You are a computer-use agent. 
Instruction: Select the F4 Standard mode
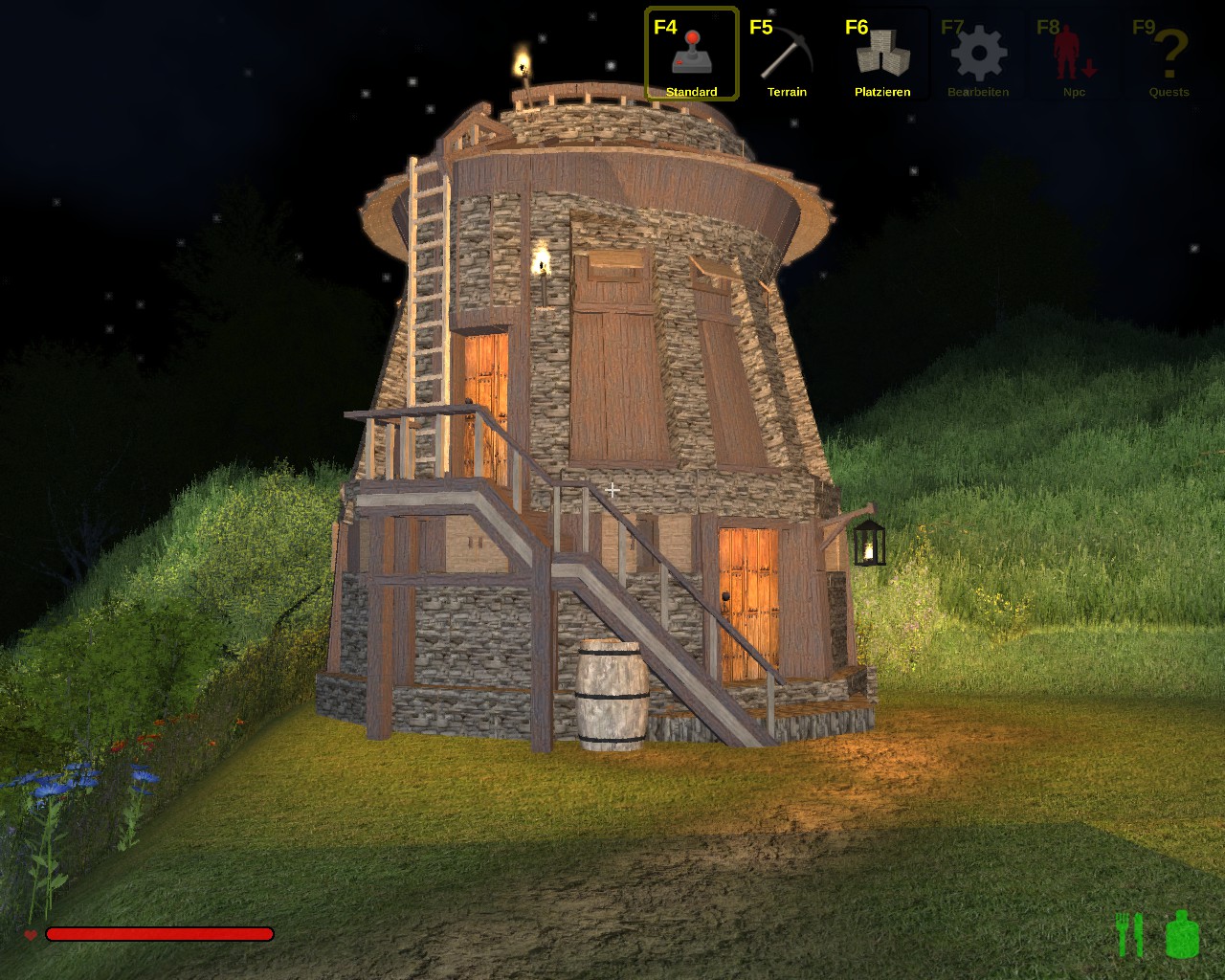pos(691,55)
